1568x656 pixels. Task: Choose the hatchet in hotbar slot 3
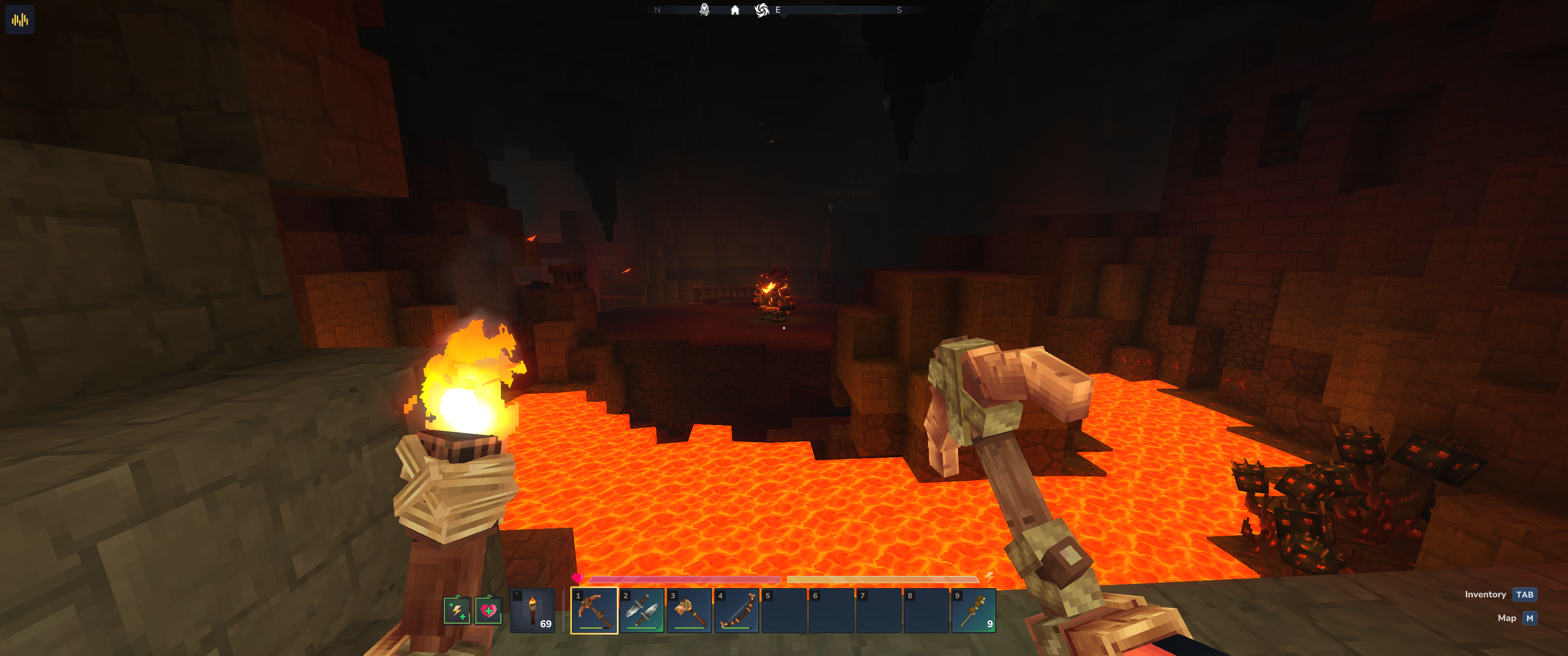point(689,610)
